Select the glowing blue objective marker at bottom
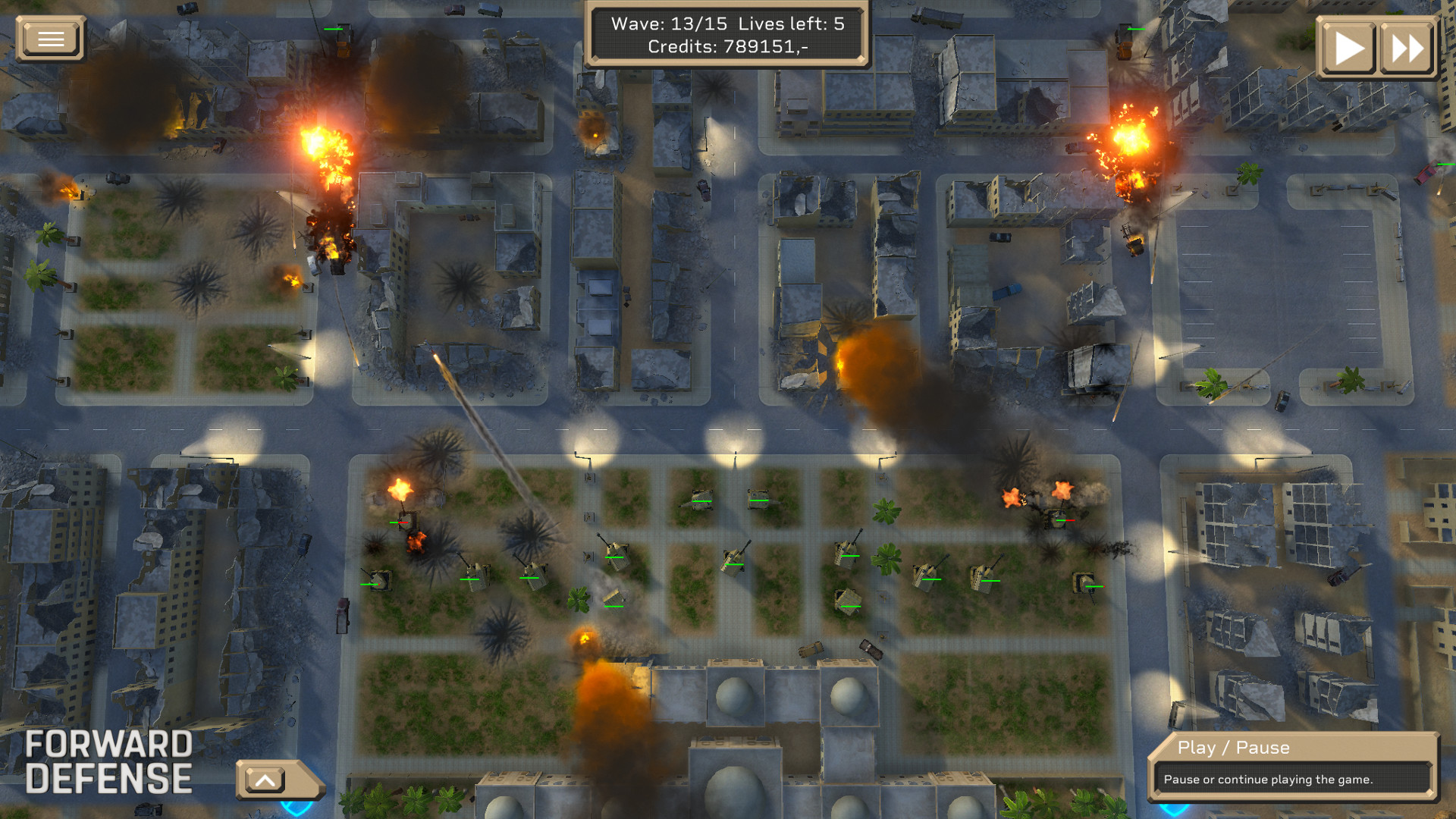Image resolution: width=1456 pixels, height=819 pixels. 296,808
